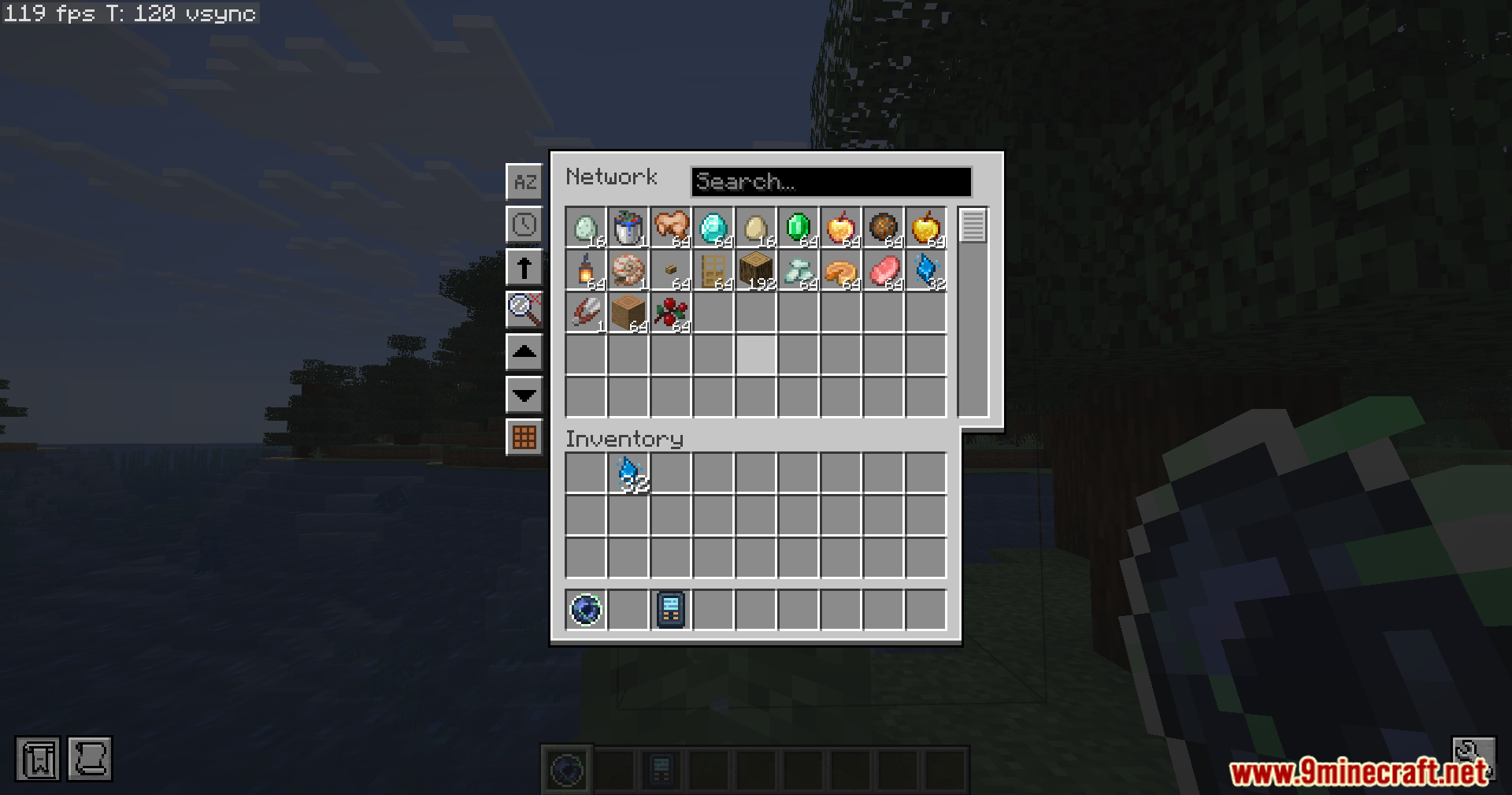Open the wireless grid item in the inventory
Image resolution: width=1512 pixels, height=795 pixels.
point(587,609)
